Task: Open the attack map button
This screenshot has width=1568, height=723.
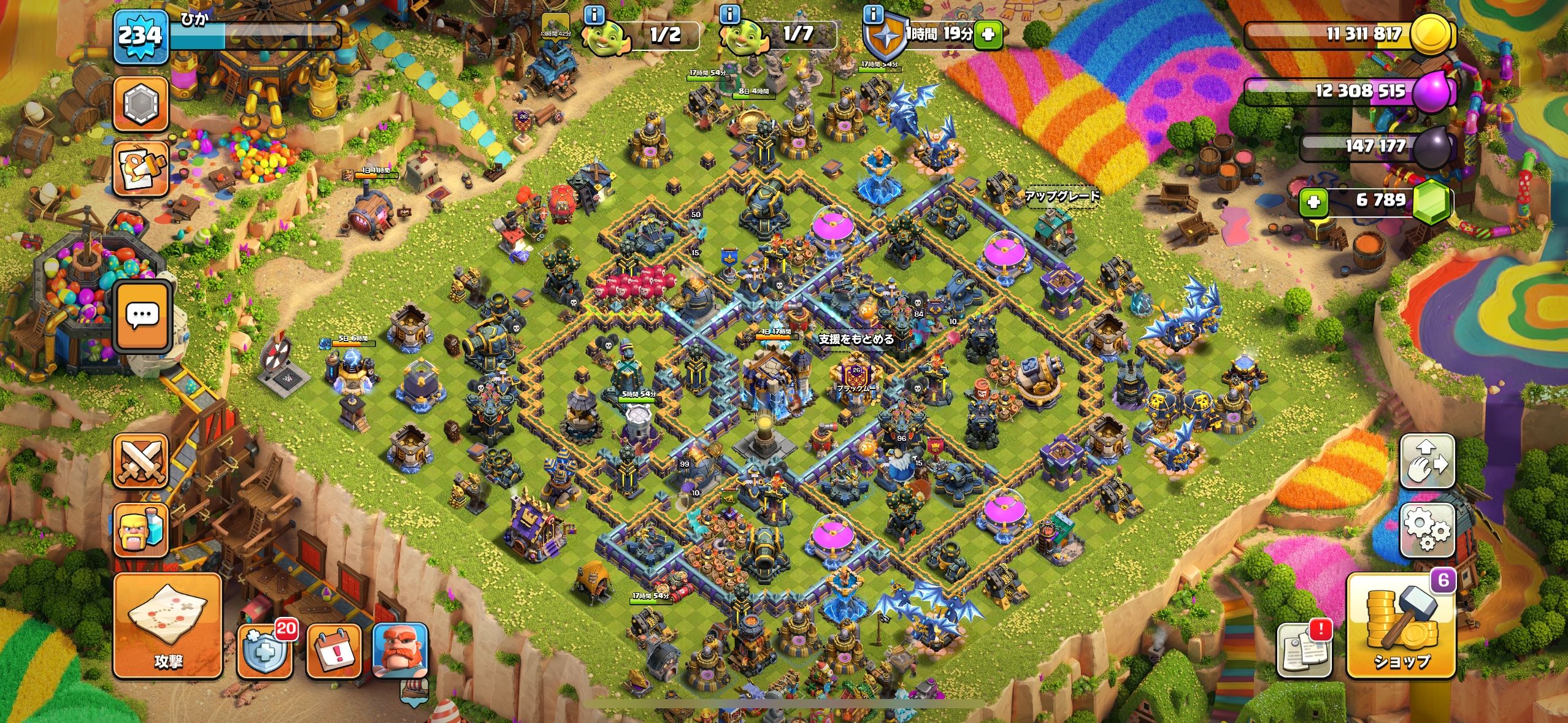Action: point(167,625)
